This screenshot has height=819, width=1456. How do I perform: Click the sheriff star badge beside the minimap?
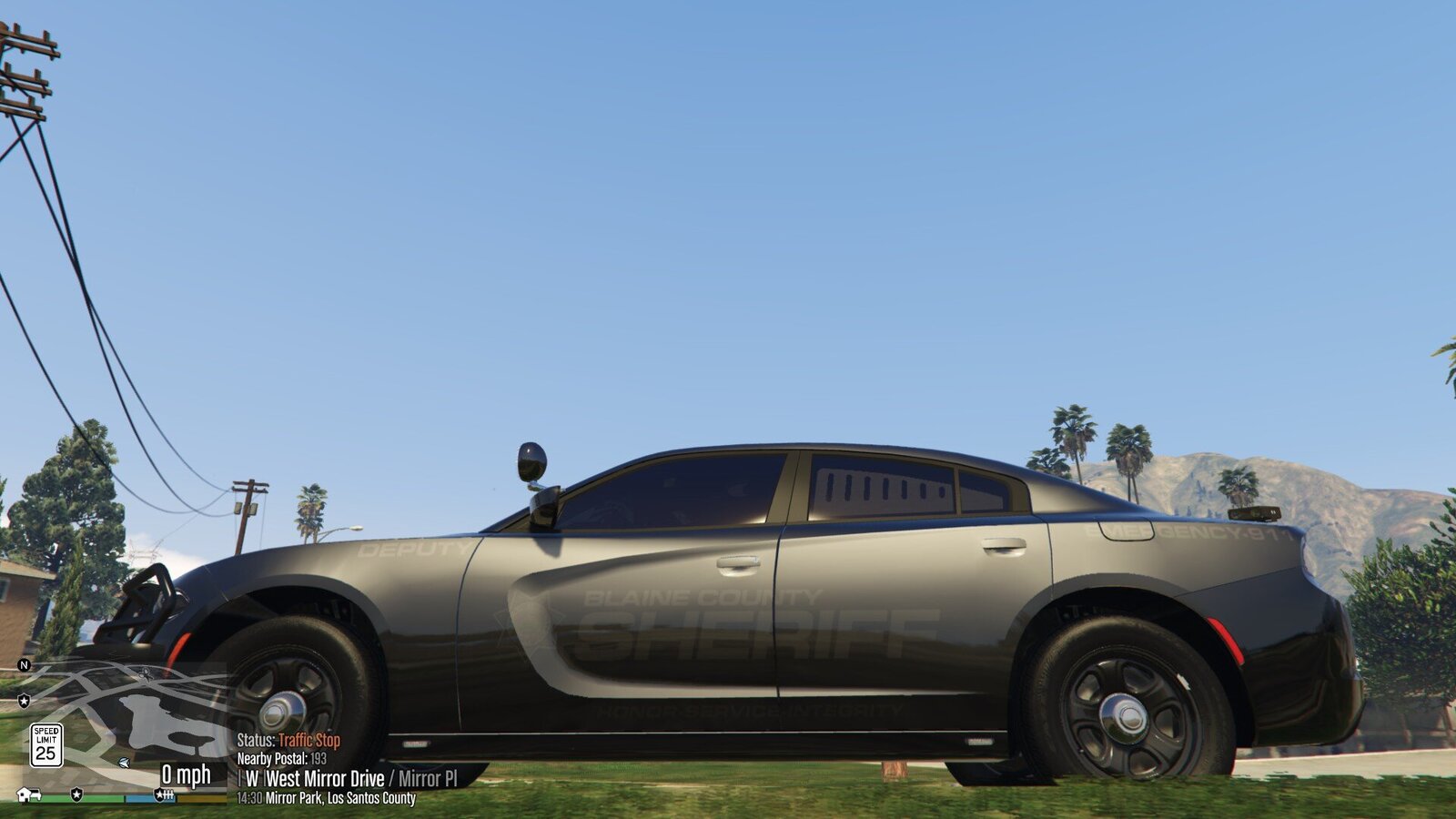point(24,702)
